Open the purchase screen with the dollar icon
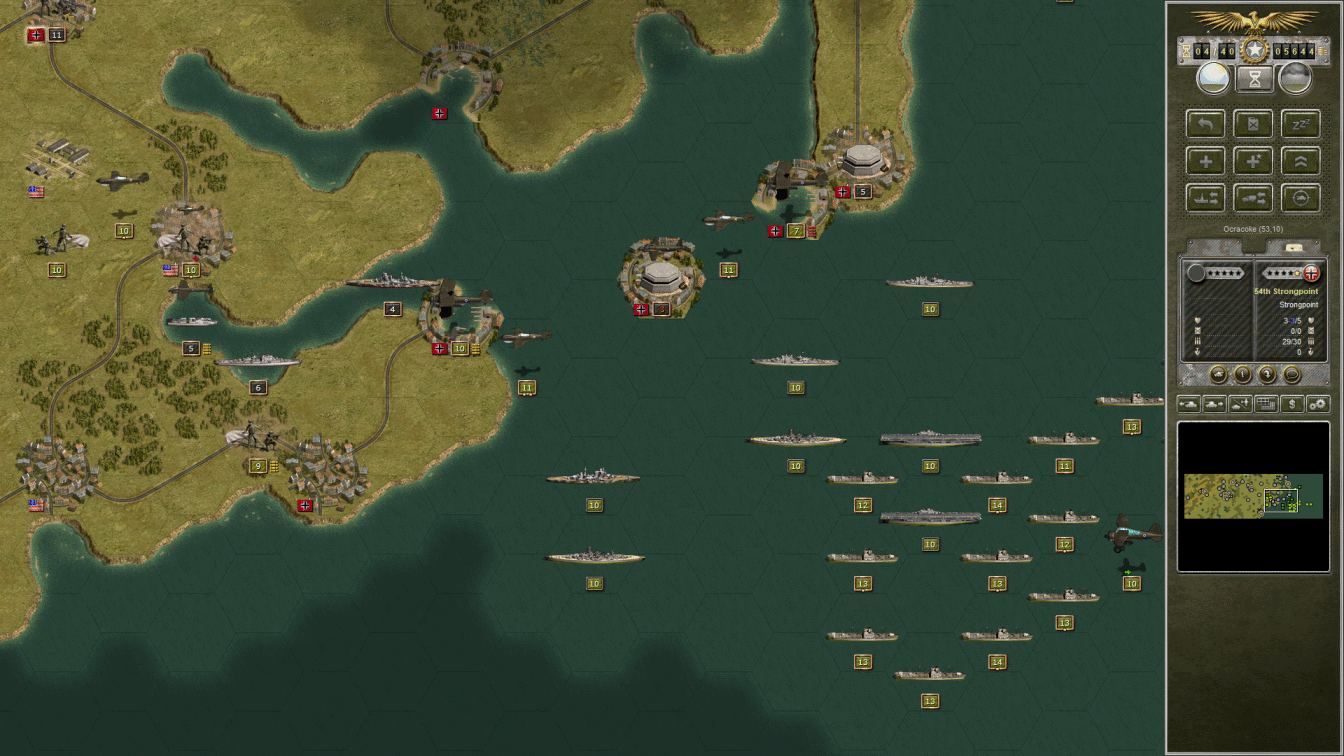 point(1290,404)
